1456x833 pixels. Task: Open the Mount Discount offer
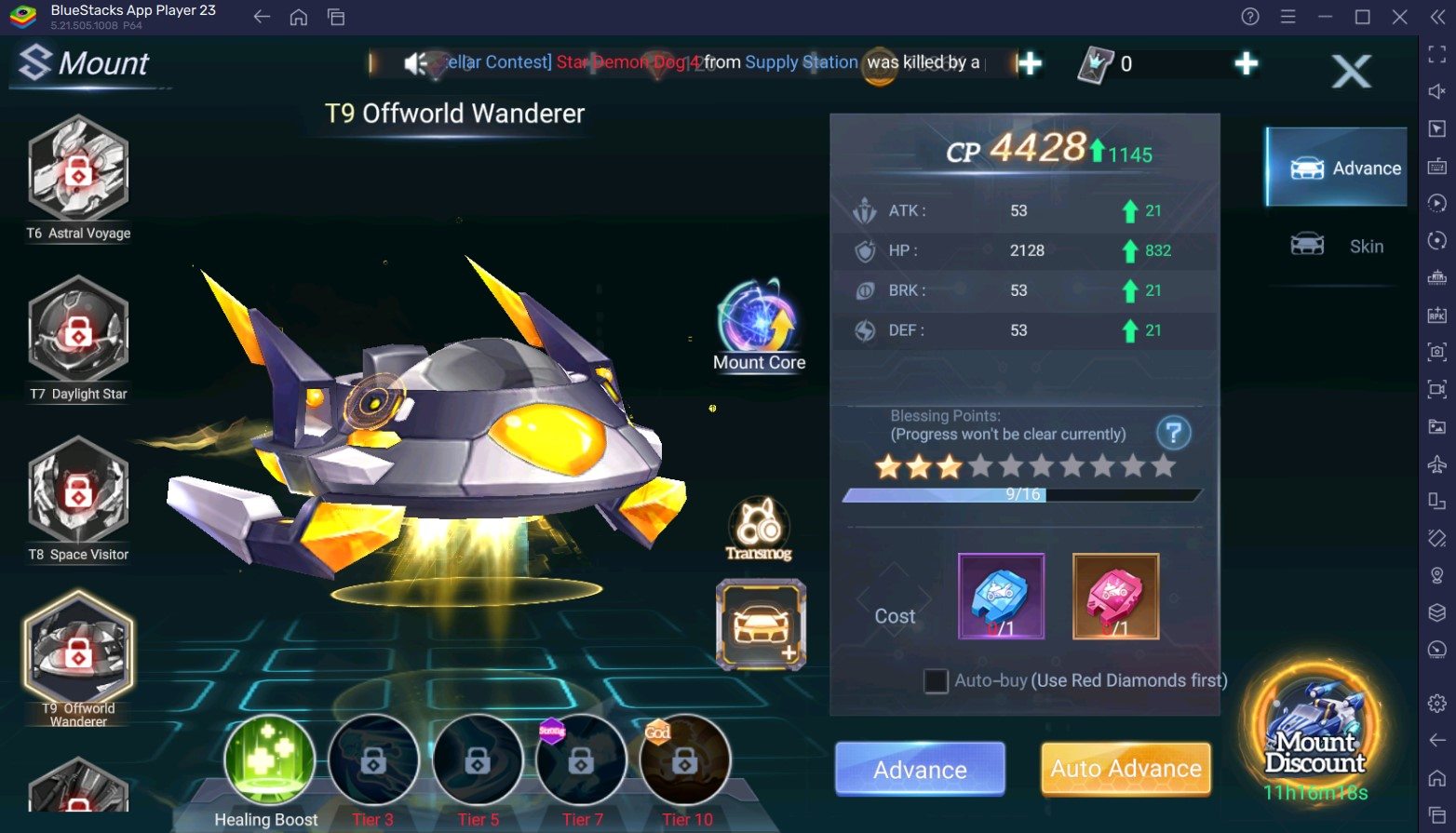pos(1314,735)
